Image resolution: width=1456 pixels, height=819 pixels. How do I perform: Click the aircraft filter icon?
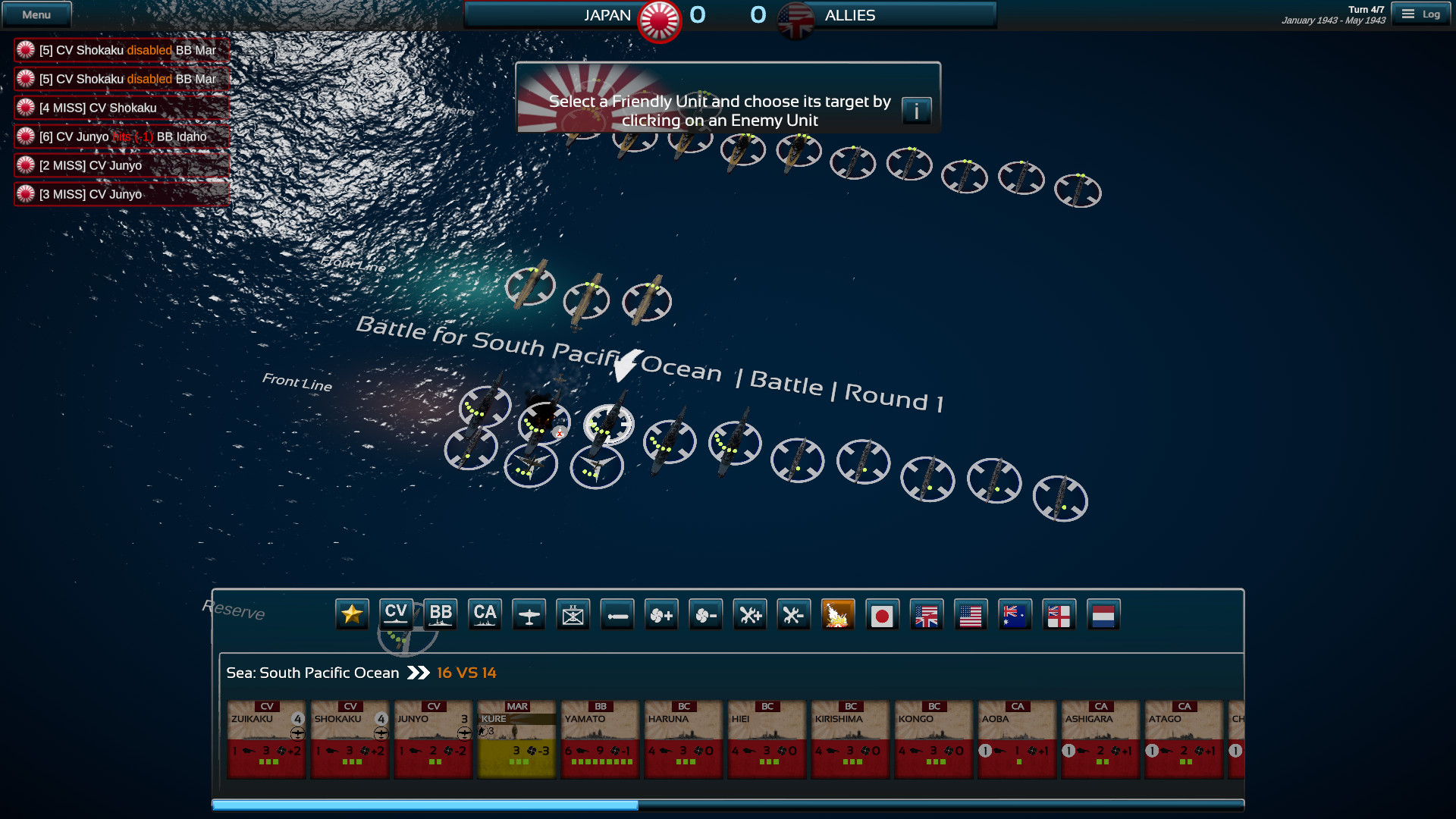[529, 614]
